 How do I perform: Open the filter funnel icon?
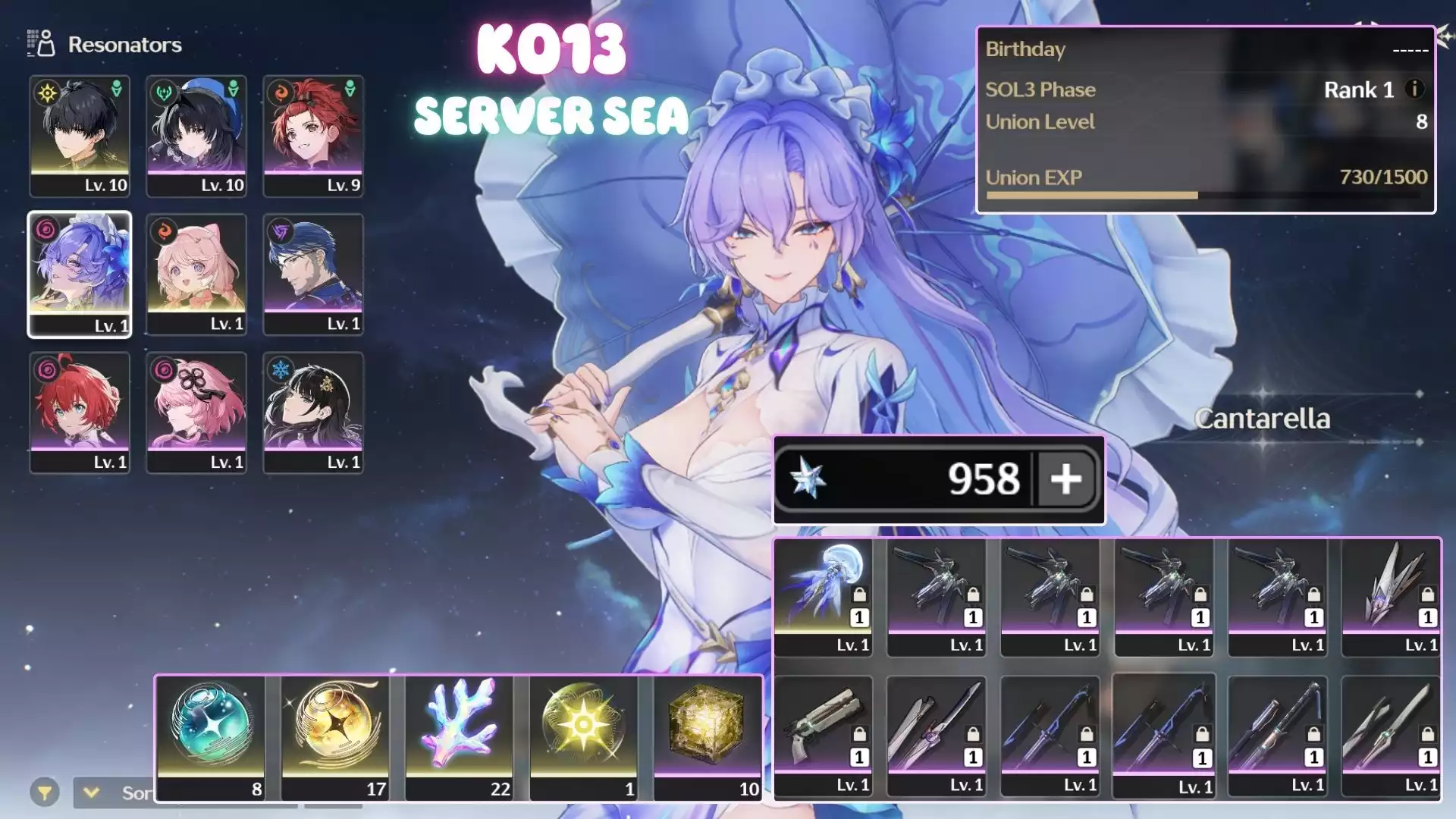coord(47,792)
